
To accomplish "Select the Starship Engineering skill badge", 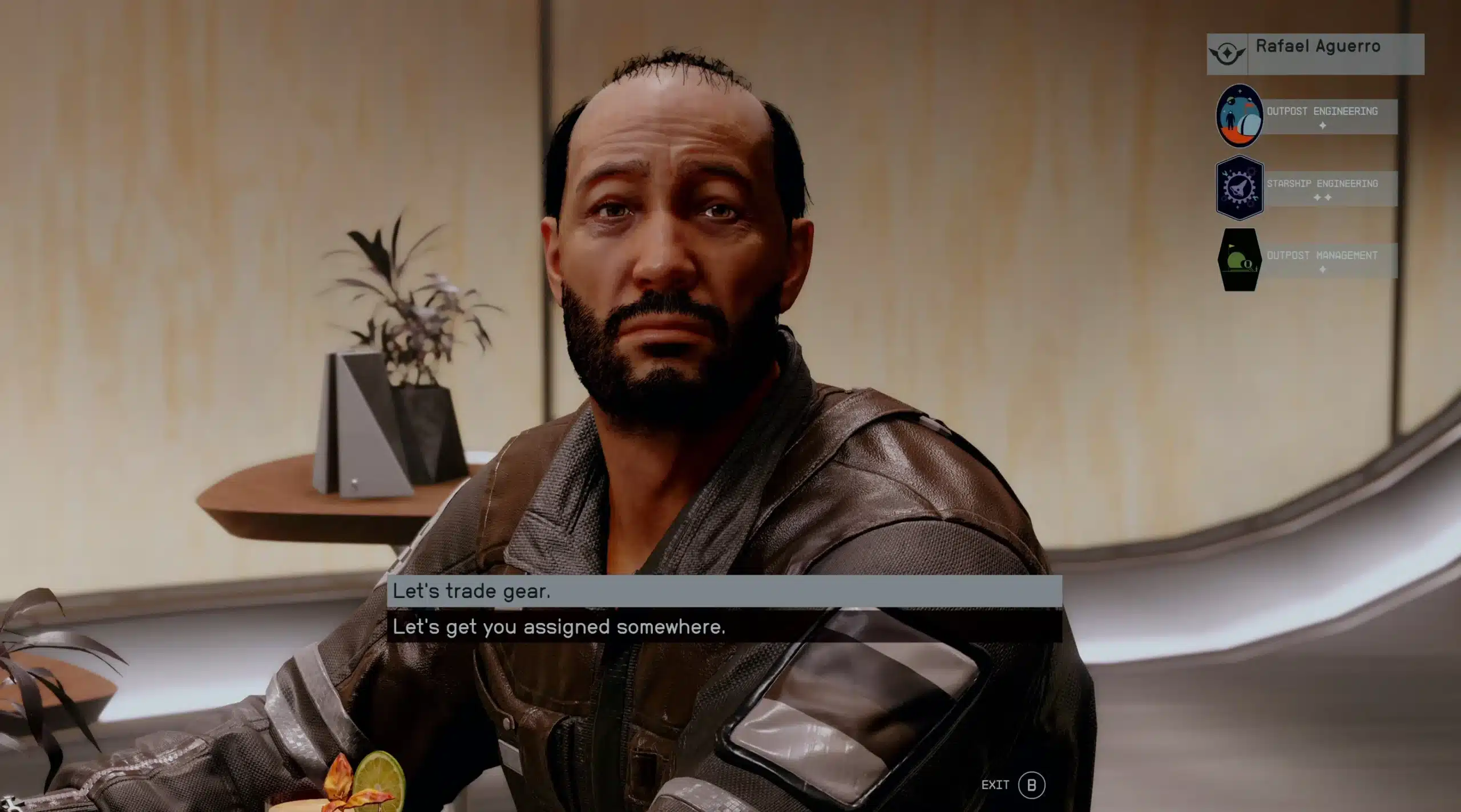I will (x=1240, y=188).
